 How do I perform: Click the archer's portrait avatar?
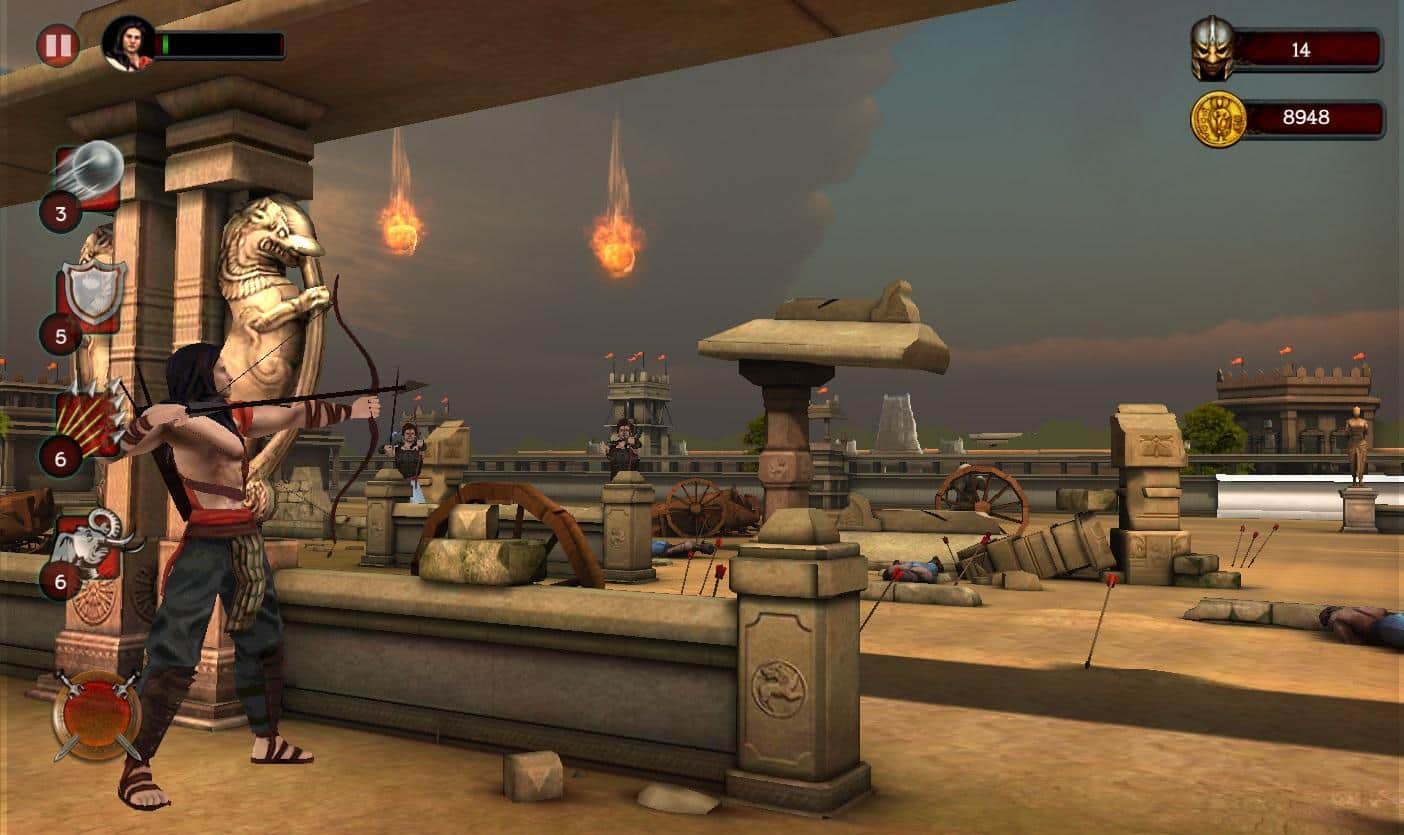coord(128,44)
